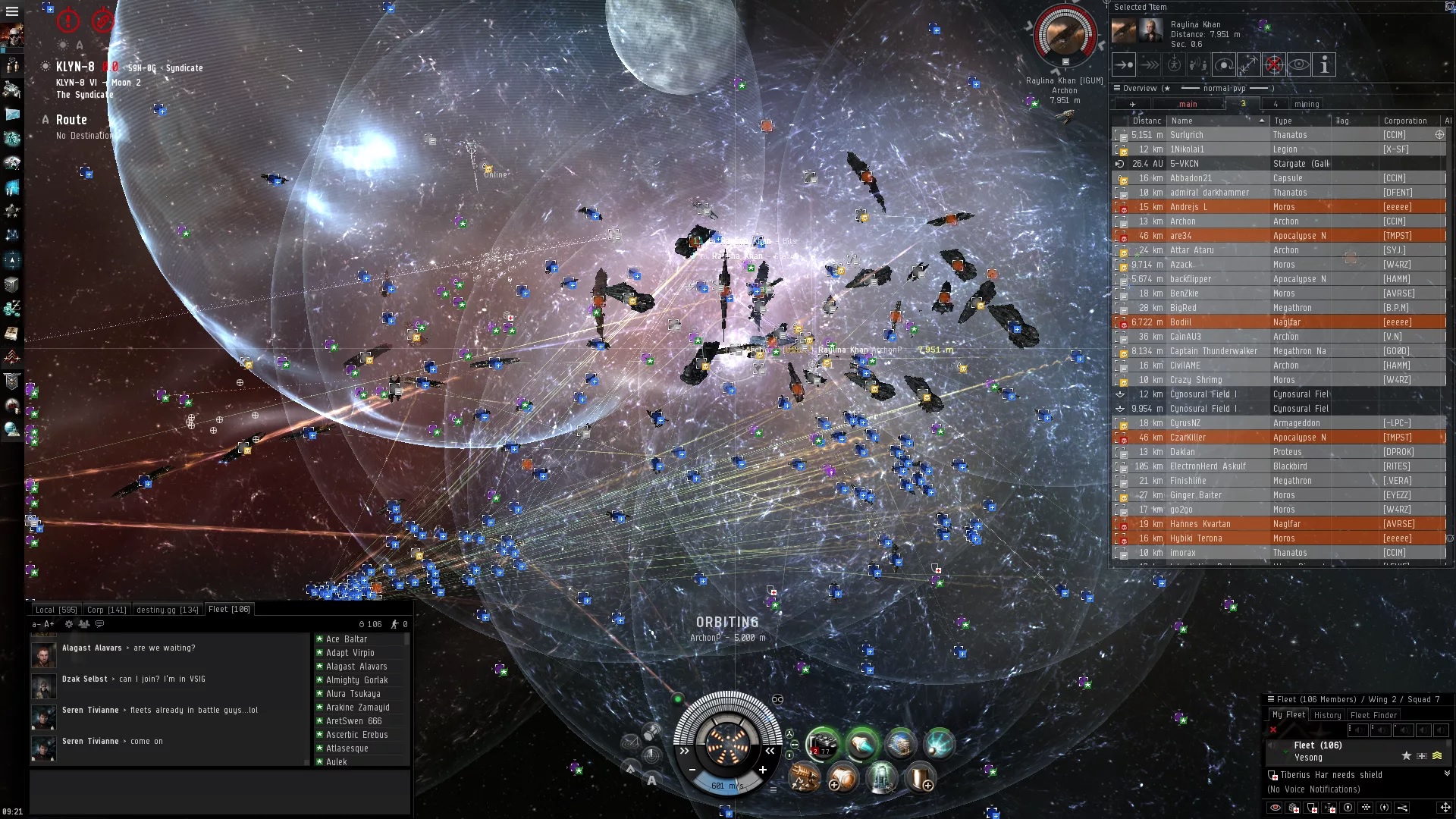
Task: Activate the lightning orb module
Action: [939, 744]
